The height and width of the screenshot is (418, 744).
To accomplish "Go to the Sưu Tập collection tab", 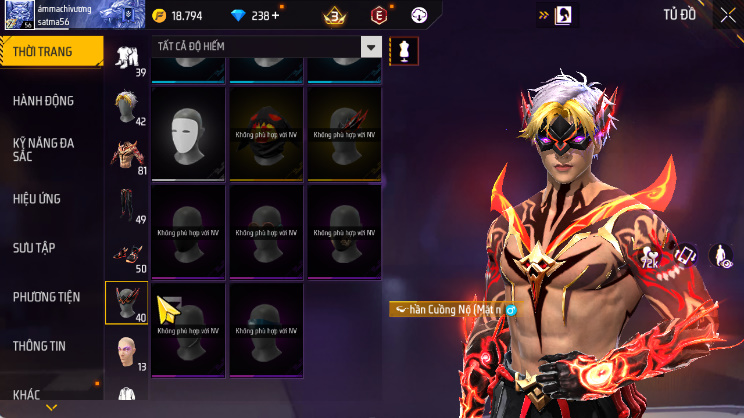I will point(33,247).
